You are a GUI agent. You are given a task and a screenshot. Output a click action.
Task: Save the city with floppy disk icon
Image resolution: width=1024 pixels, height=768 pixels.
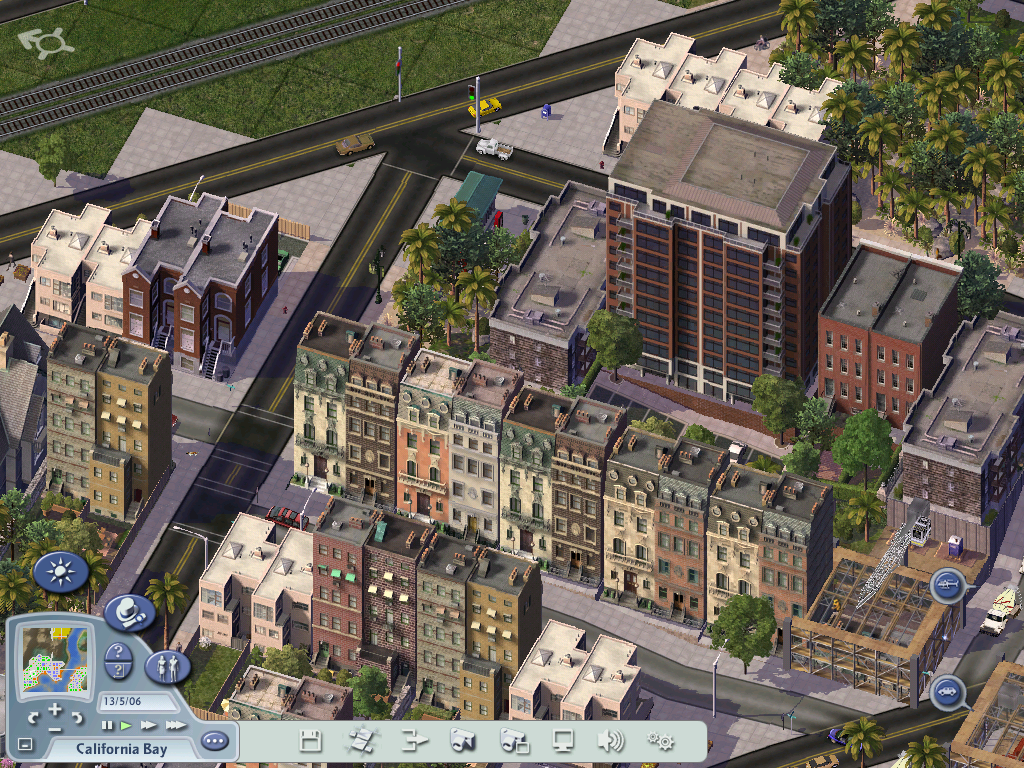coord(311,741)
